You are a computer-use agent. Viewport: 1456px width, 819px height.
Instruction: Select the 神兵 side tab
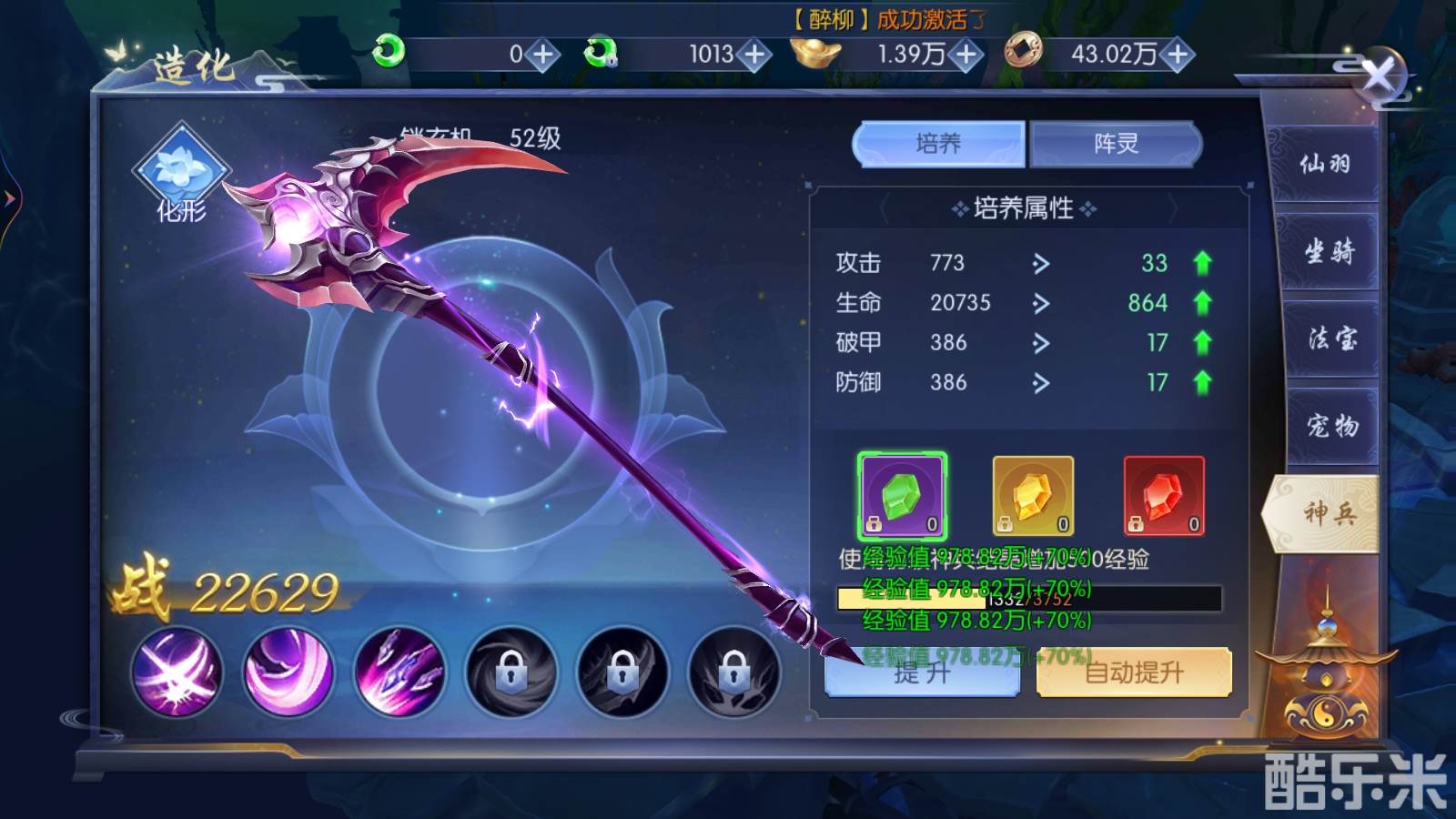tap(1329, 513)
